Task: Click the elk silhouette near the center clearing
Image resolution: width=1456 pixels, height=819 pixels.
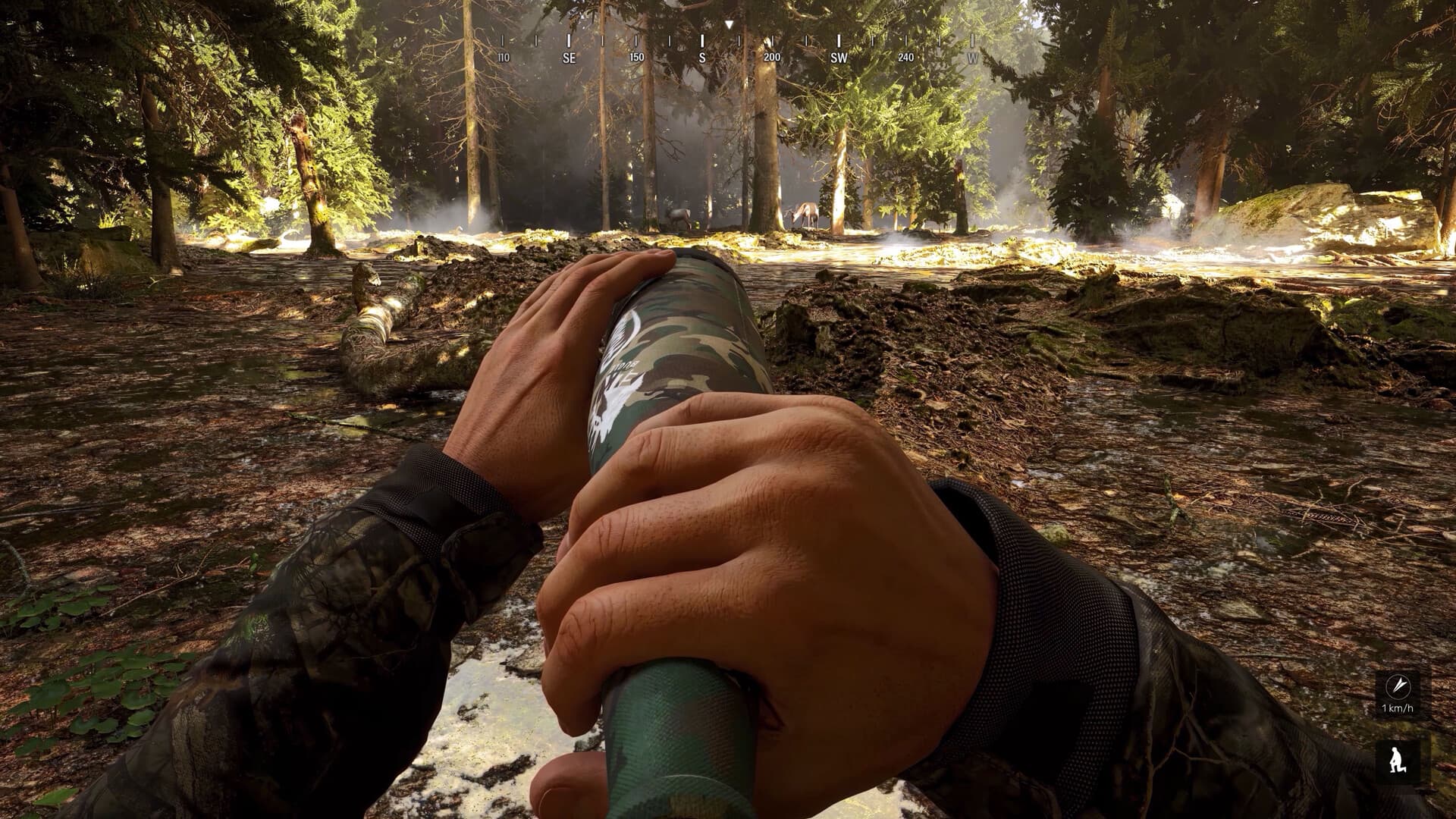Action: click(x=677, y=215)
